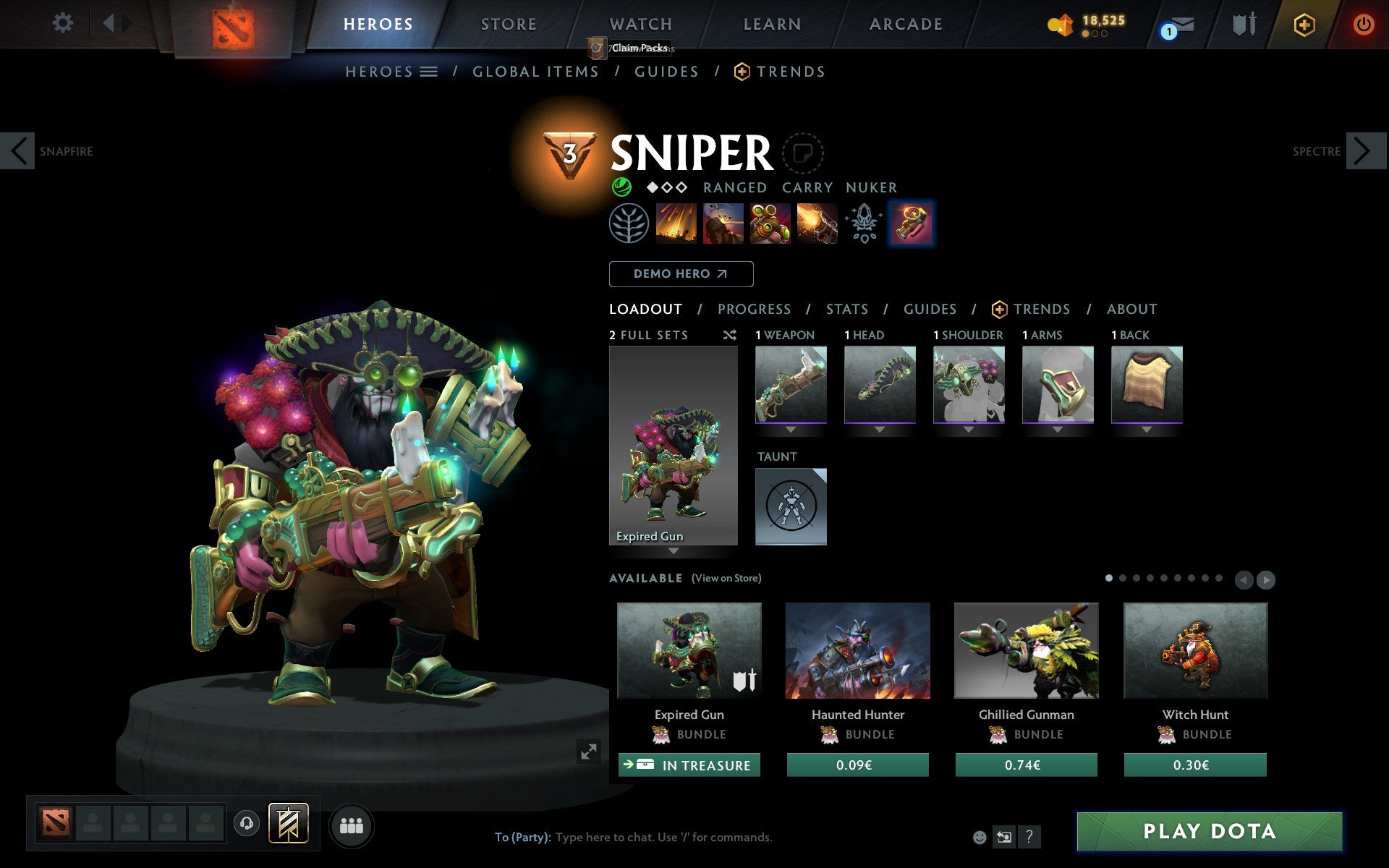Image resolution: width=1389 pixels, height=868 pixels.
Task: Click the shuffle icon beside 2 FULL SETS
Action: coord(730,335)
